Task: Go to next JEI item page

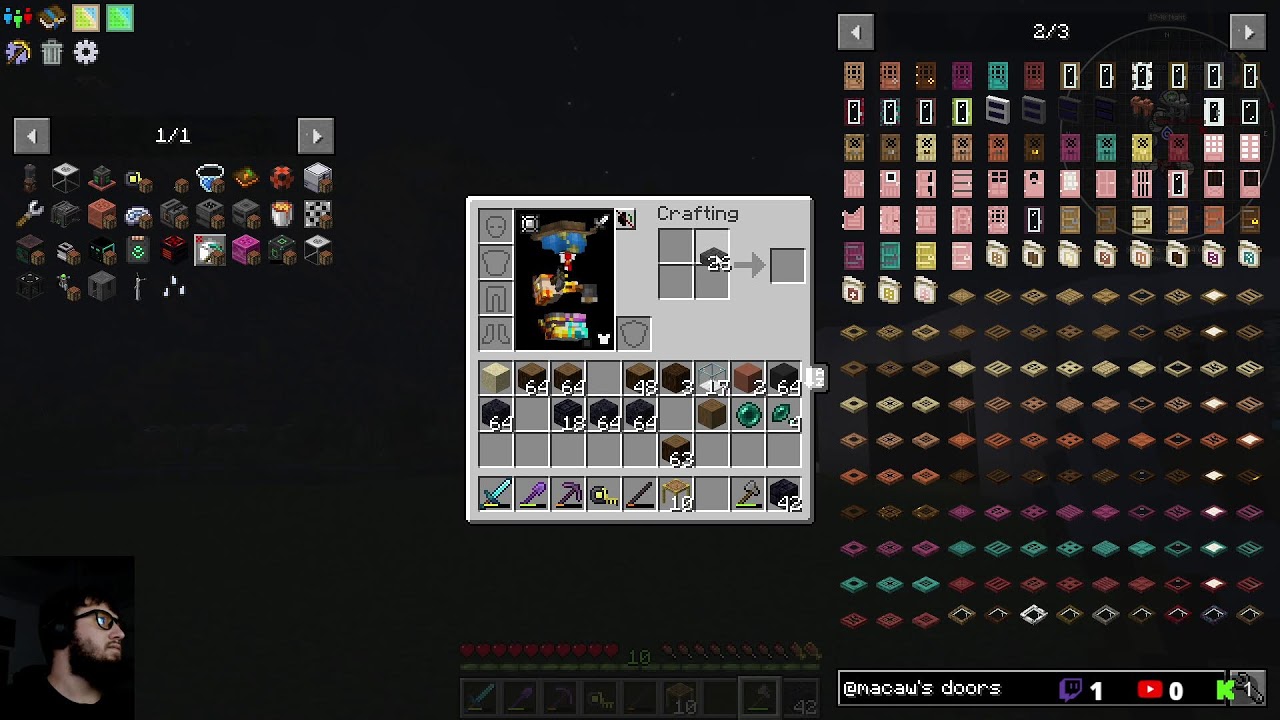Action: pyautogui.click(x=1248, y=32)
